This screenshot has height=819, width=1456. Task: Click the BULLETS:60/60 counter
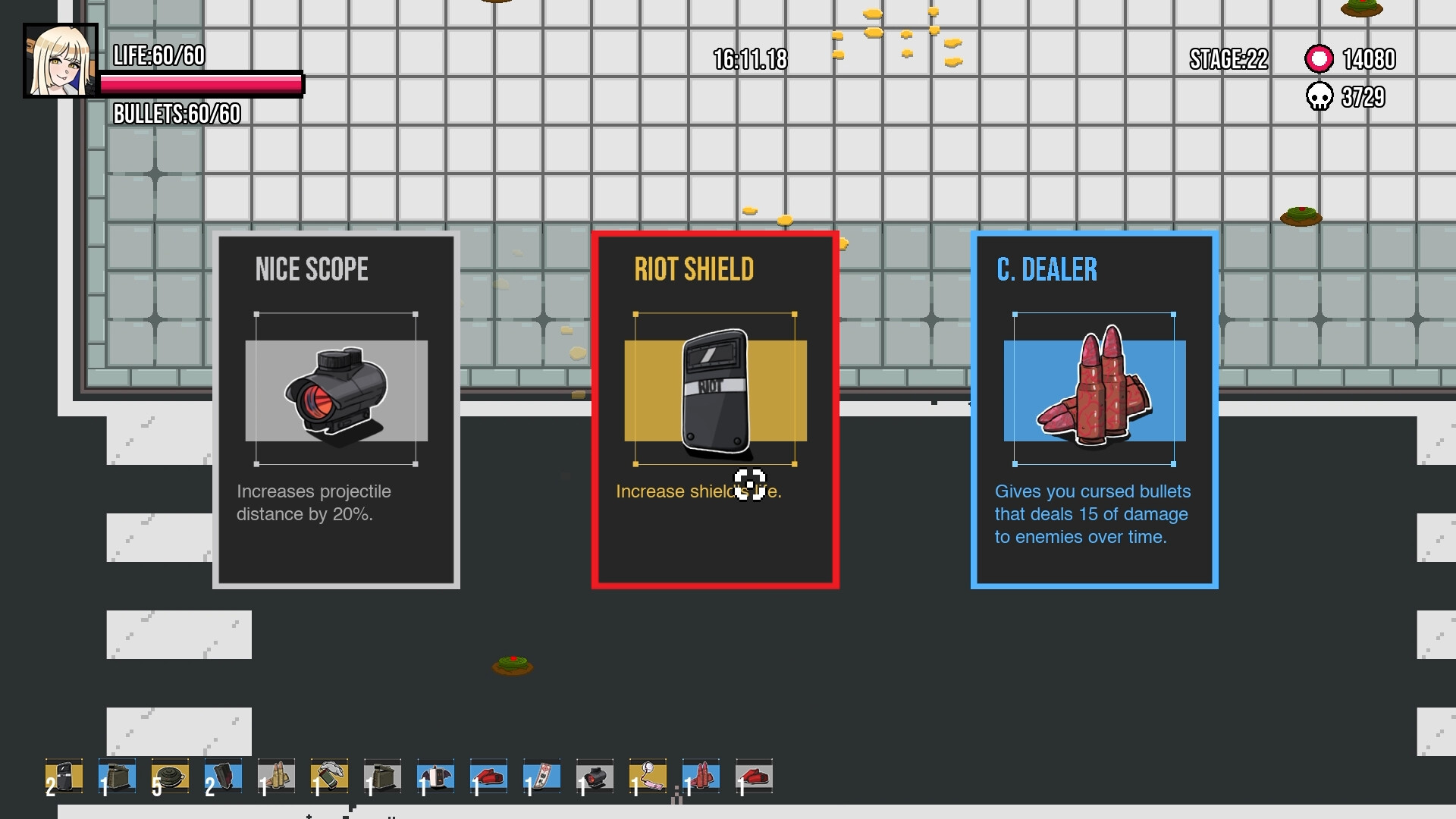click(175, 115)
